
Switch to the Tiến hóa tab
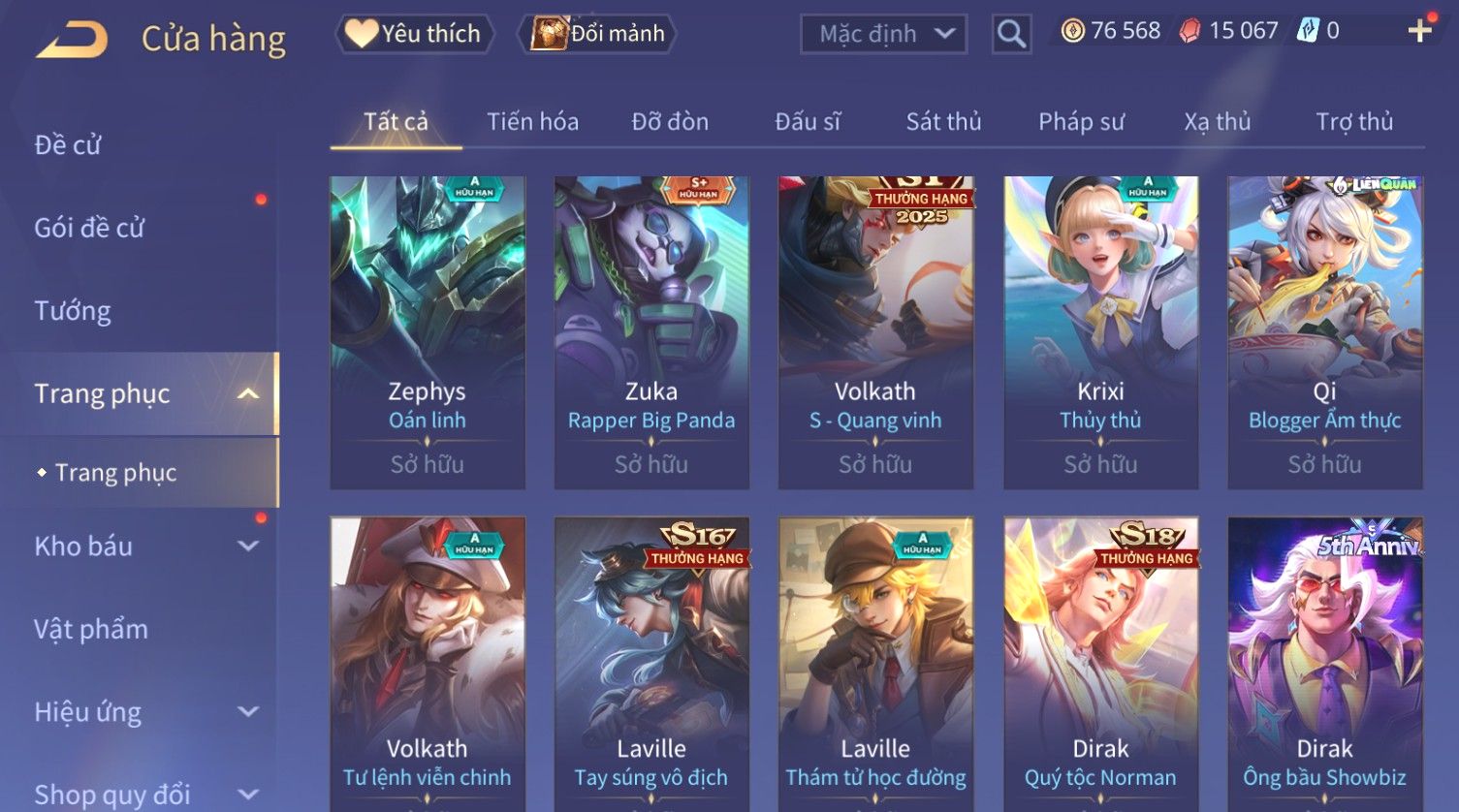tap(532, 122)
